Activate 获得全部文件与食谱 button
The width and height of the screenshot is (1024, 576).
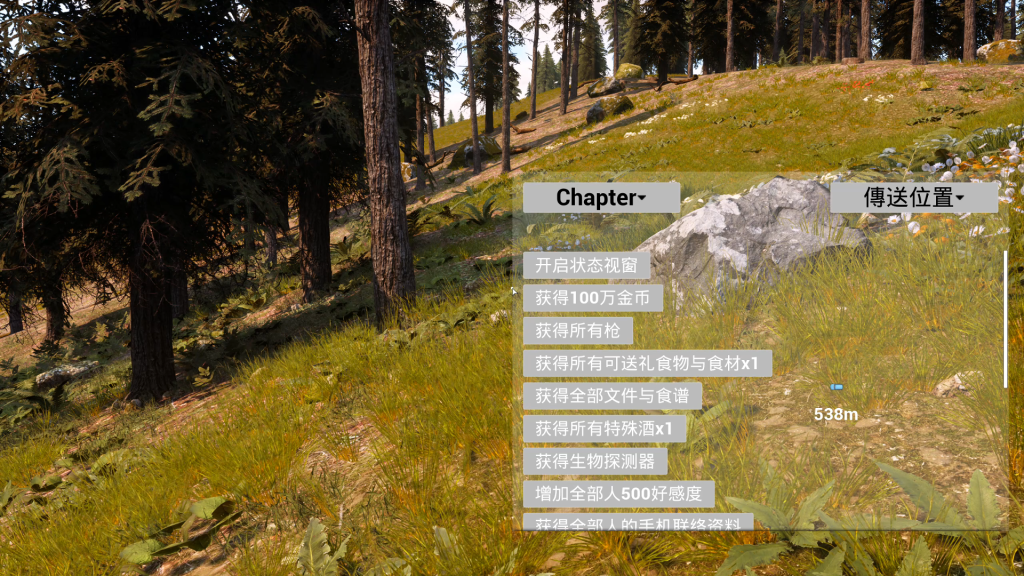(x=612, y=396)
